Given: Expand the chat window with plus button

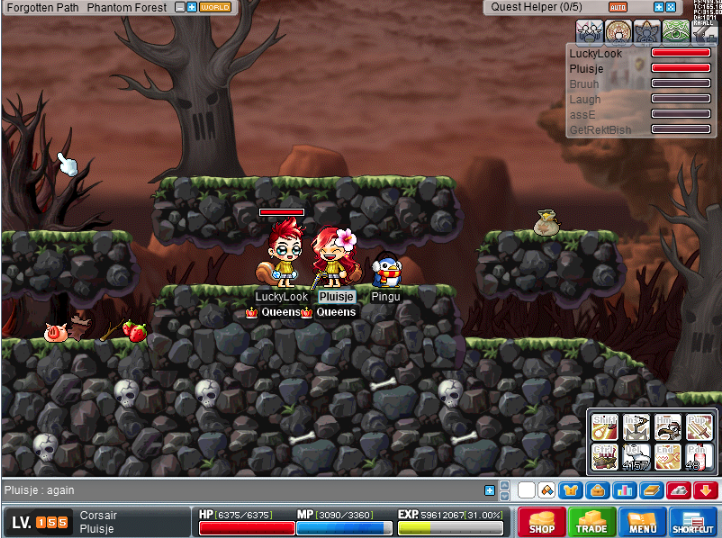Looking at the screenshot, I should [490, 490].
